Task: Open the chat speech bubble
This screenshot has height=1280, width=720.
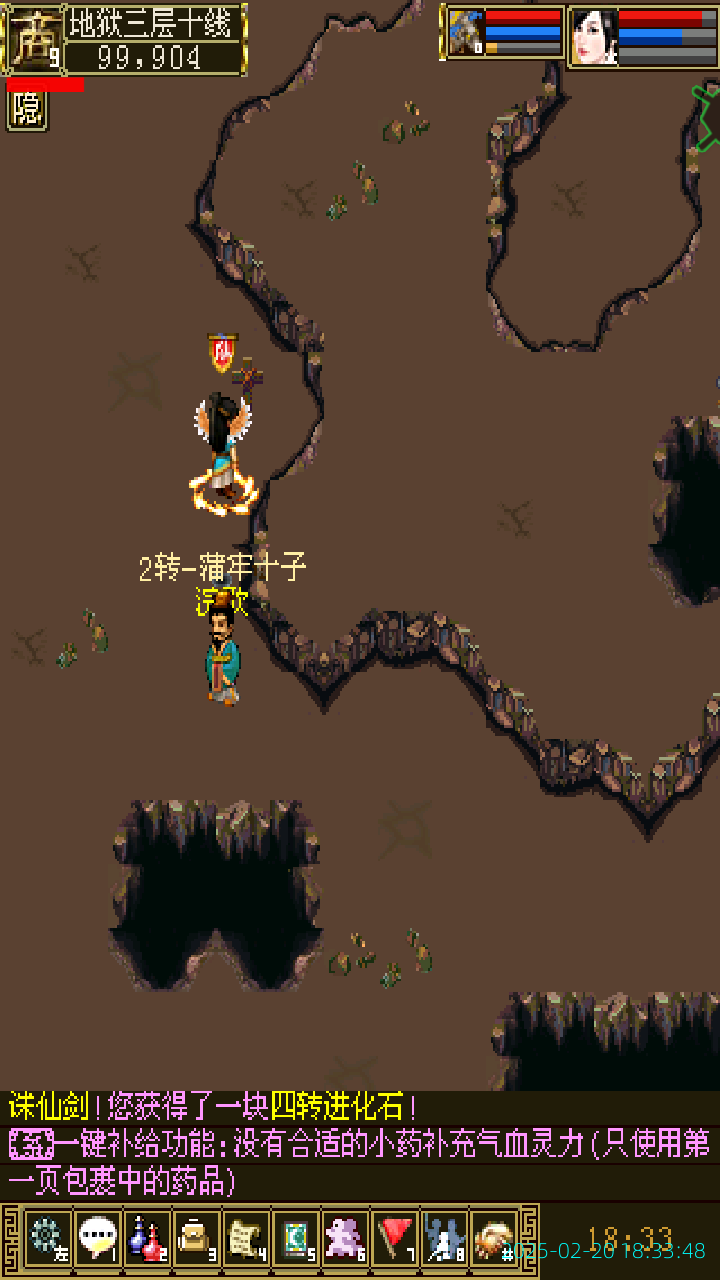Action: pyautogui.click(x=97, y=1238)
